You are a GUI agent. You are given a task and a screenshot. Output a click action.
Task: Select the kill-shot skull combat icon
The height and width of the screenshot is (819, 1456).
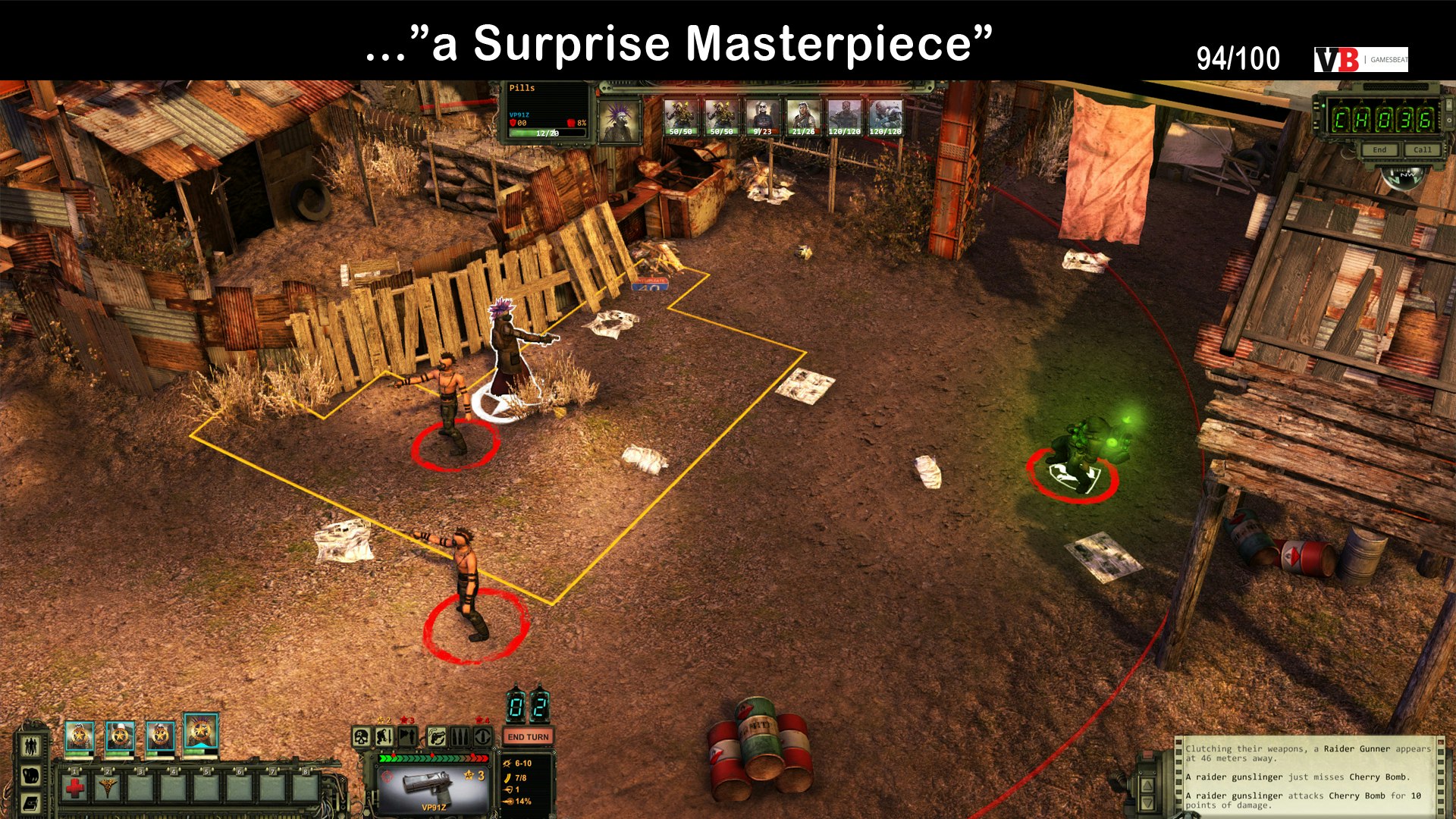point(361,736)
